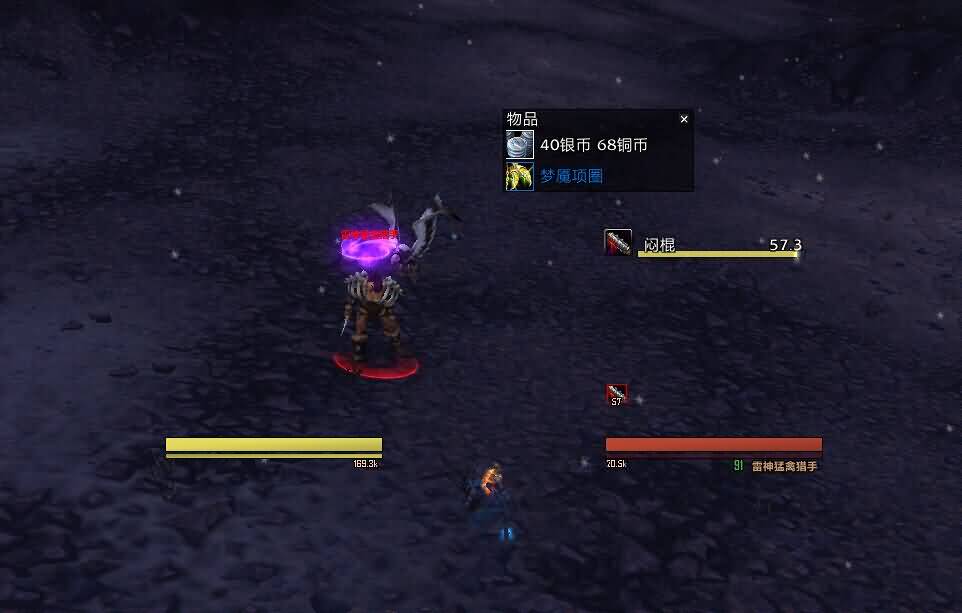The height and width of the screenshot is (613, 962).
Task: Click the 闷棍 cast bar icon
Action: [618, 243]
